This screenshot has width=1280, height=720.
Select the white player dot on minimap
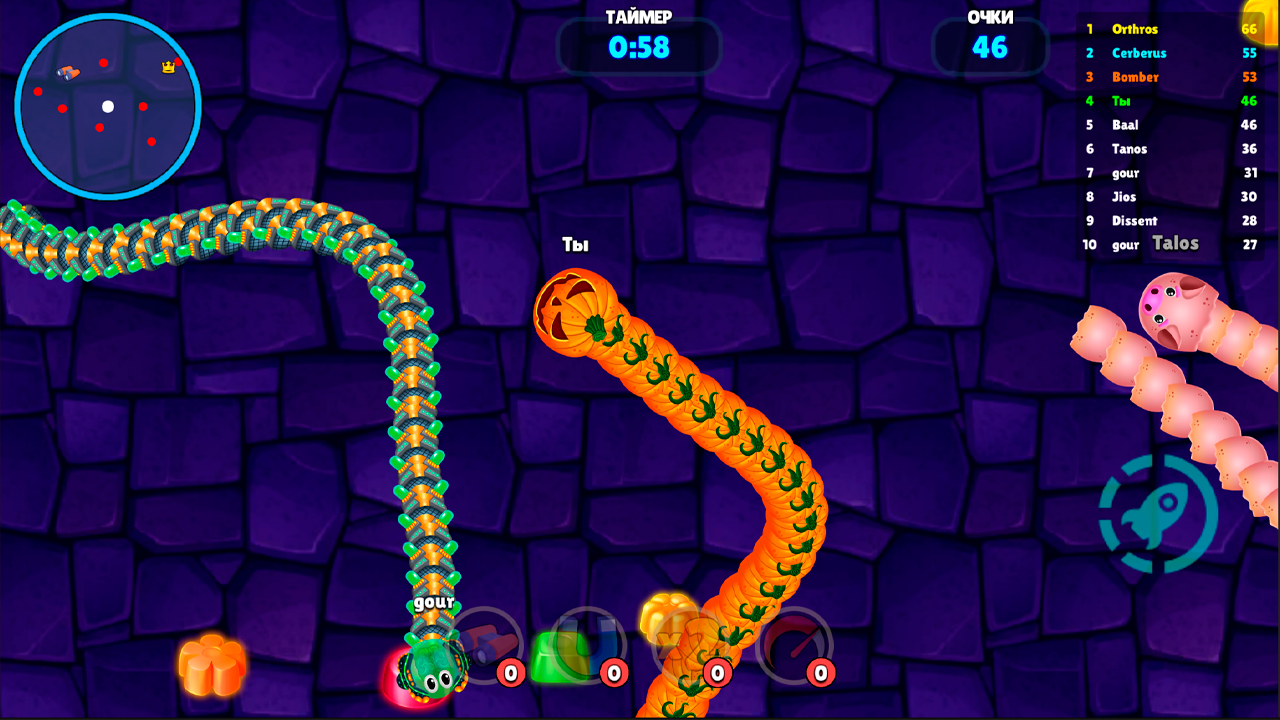coord(106,104)
